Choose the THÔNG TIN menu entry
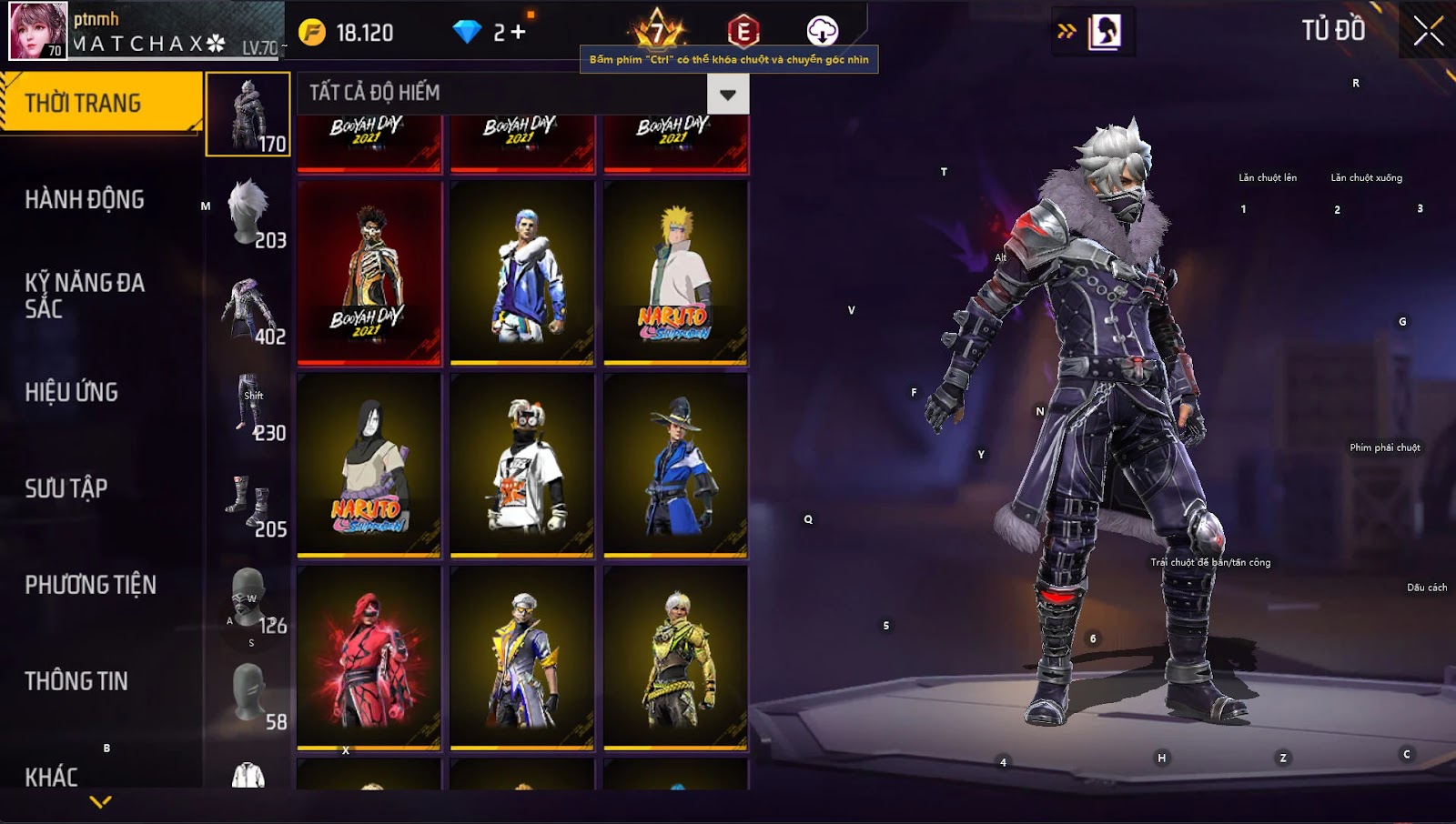 [x=76, y=681]
